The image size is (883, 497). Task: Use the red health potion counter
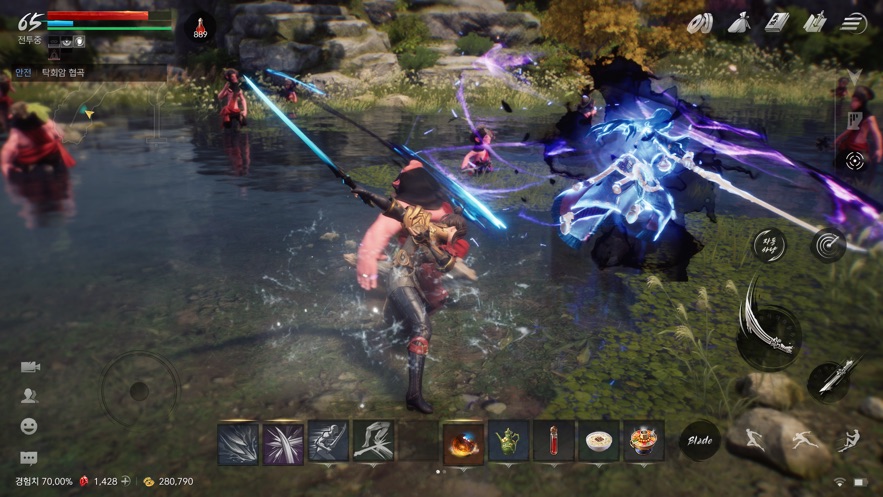[x=200, y=27]
